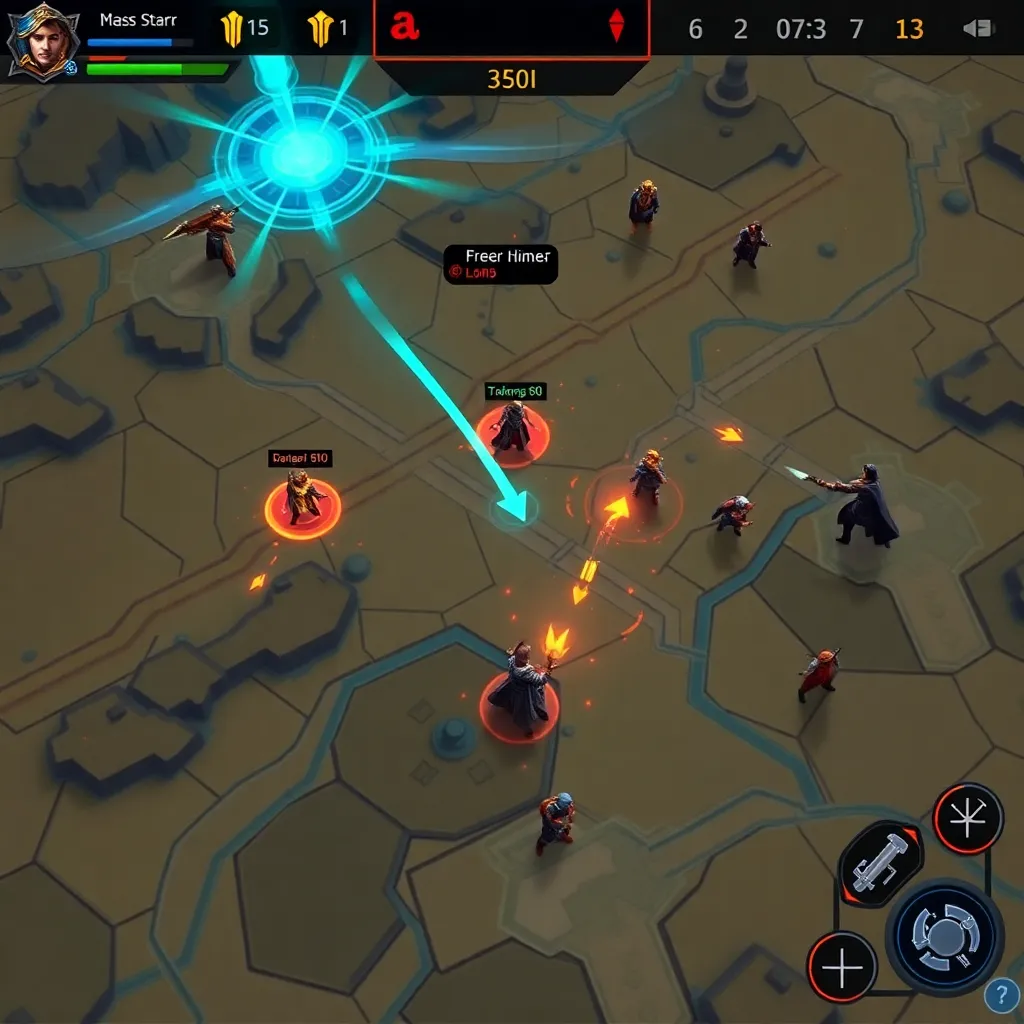Select the red letter icon in the top panel
1024x1024 pixels.
point(404,27)
